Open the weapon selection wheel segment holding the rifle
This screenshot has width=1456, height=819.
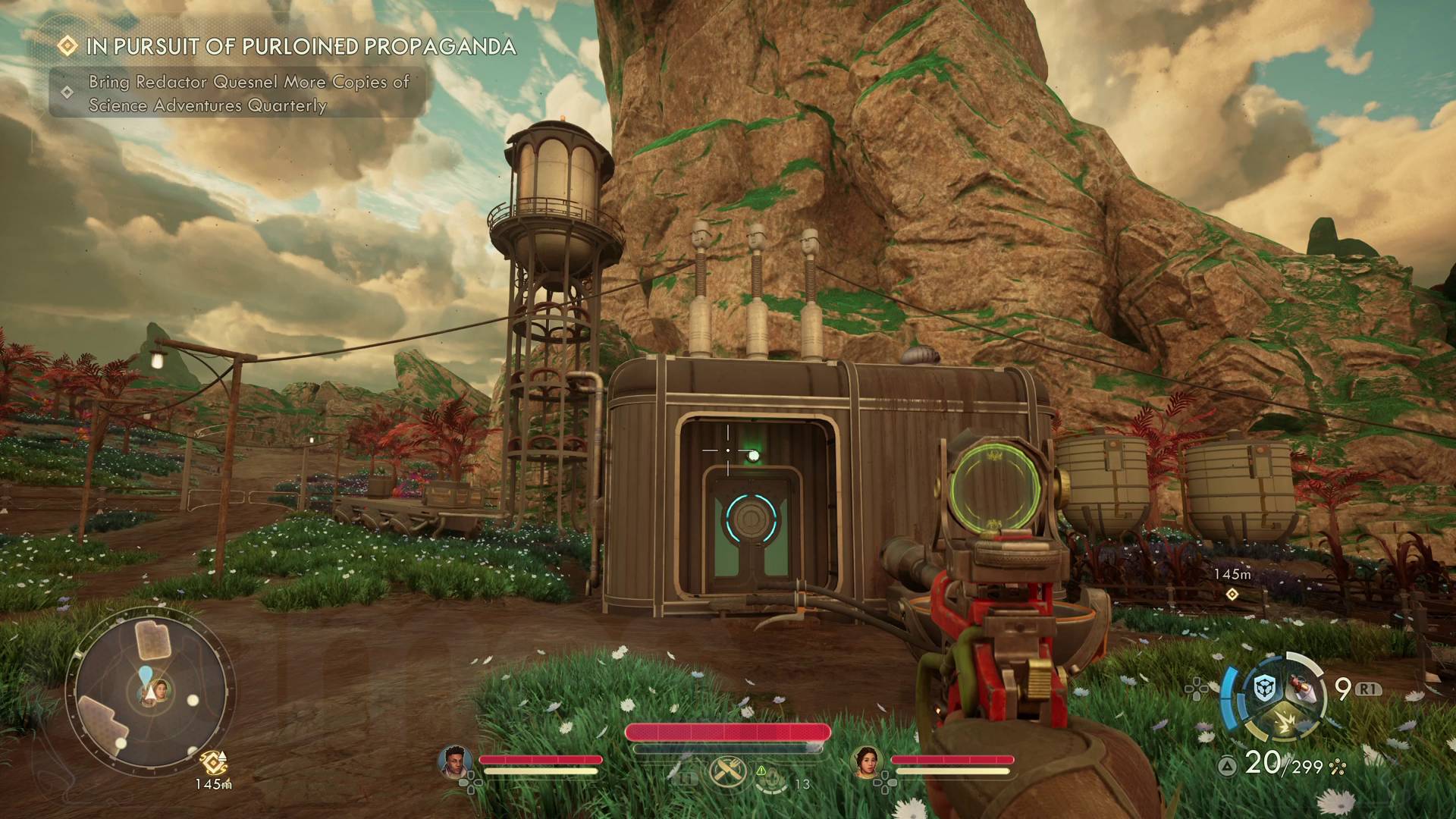tap(1302, 688)
